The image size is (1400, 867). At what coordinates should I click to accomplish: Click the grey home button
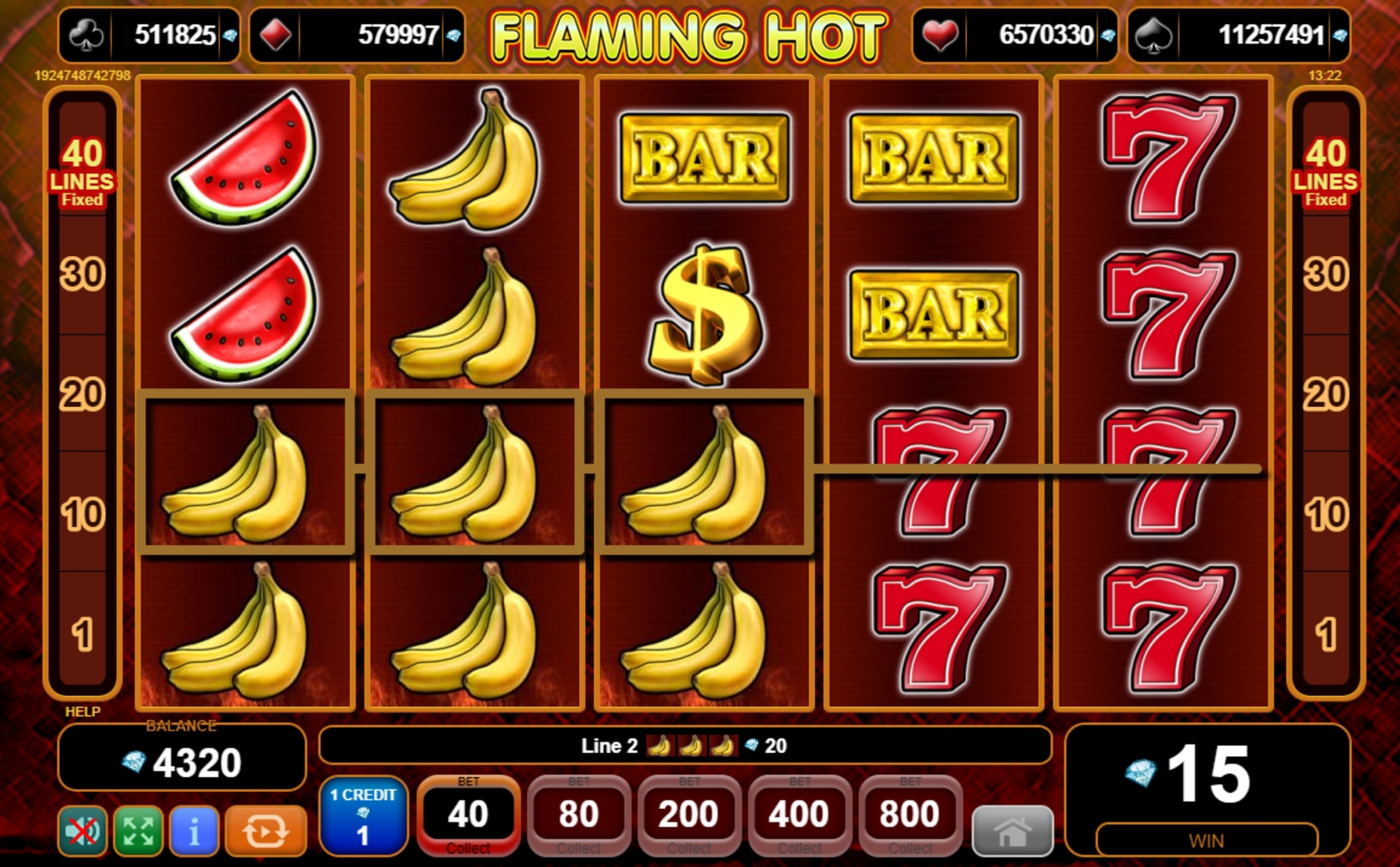coord(1012,831)
